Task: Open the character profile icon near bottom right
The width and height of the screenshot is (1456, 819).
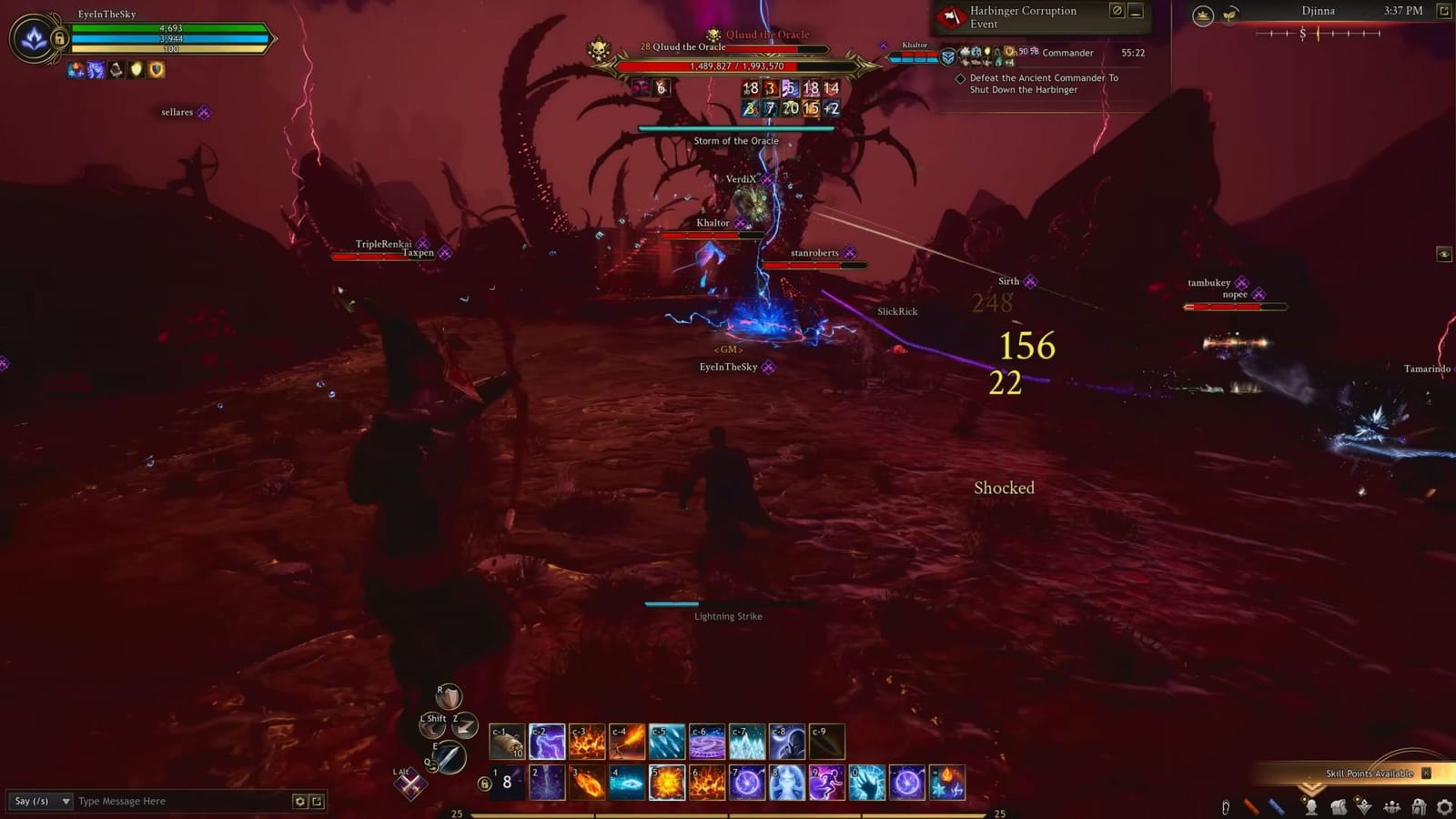Action: tap(1310, 807)
